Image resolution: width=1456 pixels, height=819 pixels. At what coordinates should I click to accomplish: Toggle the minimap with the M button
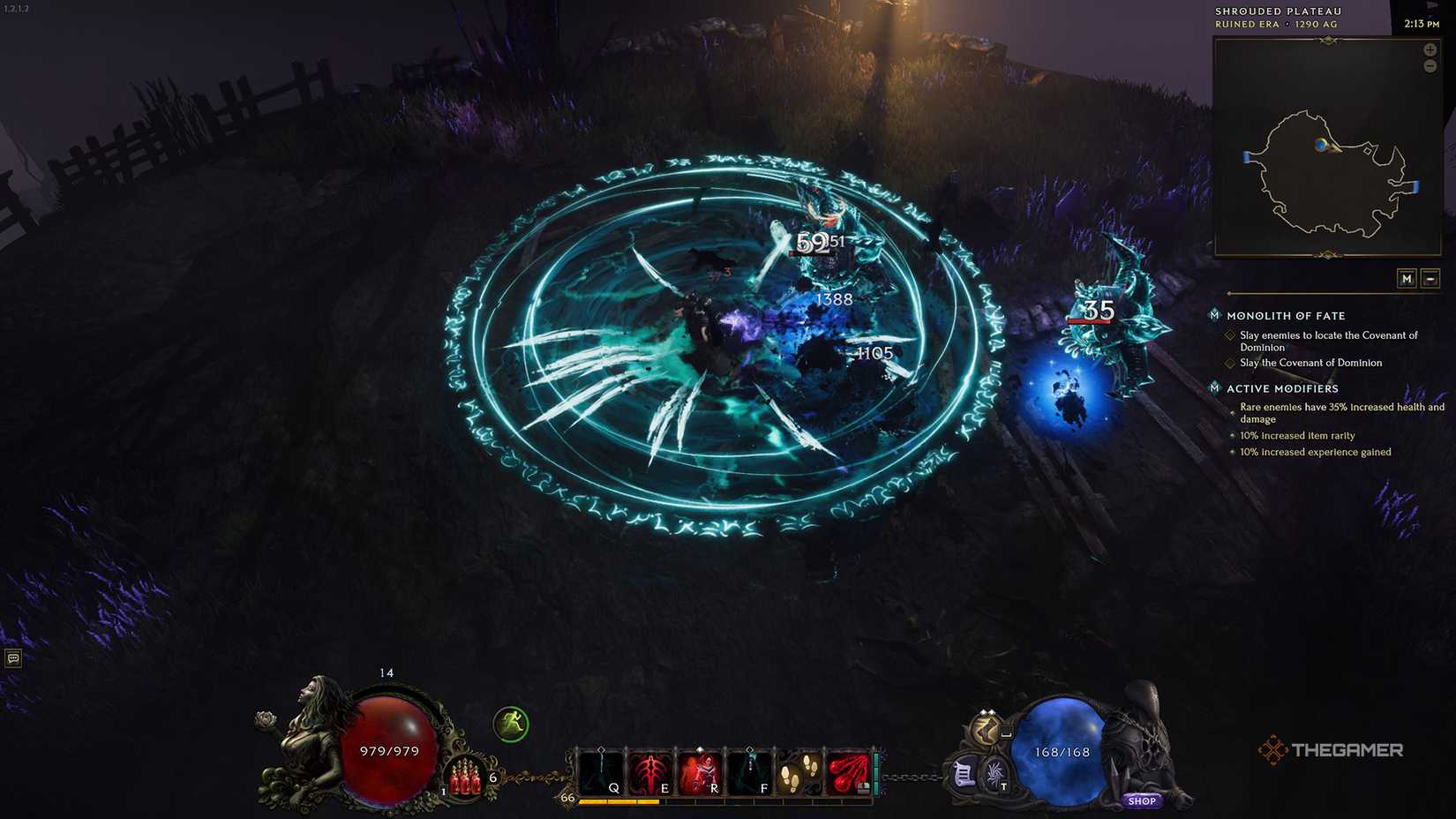[1408, 278]
